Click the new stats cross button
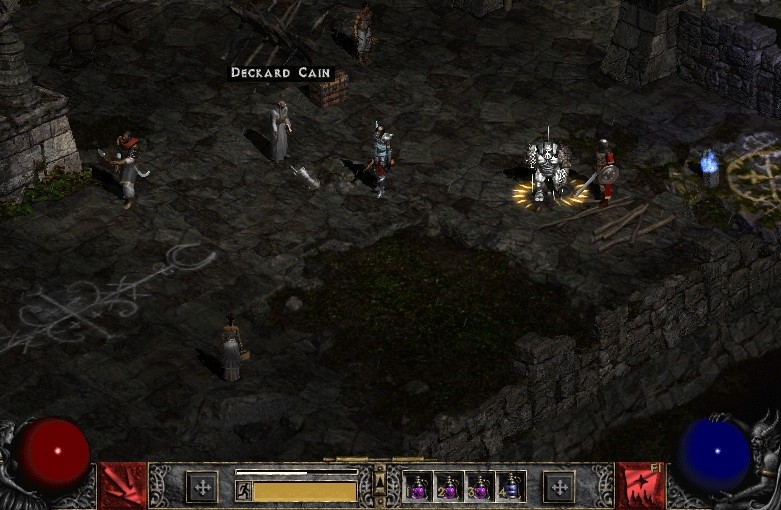 coord(202,487)
